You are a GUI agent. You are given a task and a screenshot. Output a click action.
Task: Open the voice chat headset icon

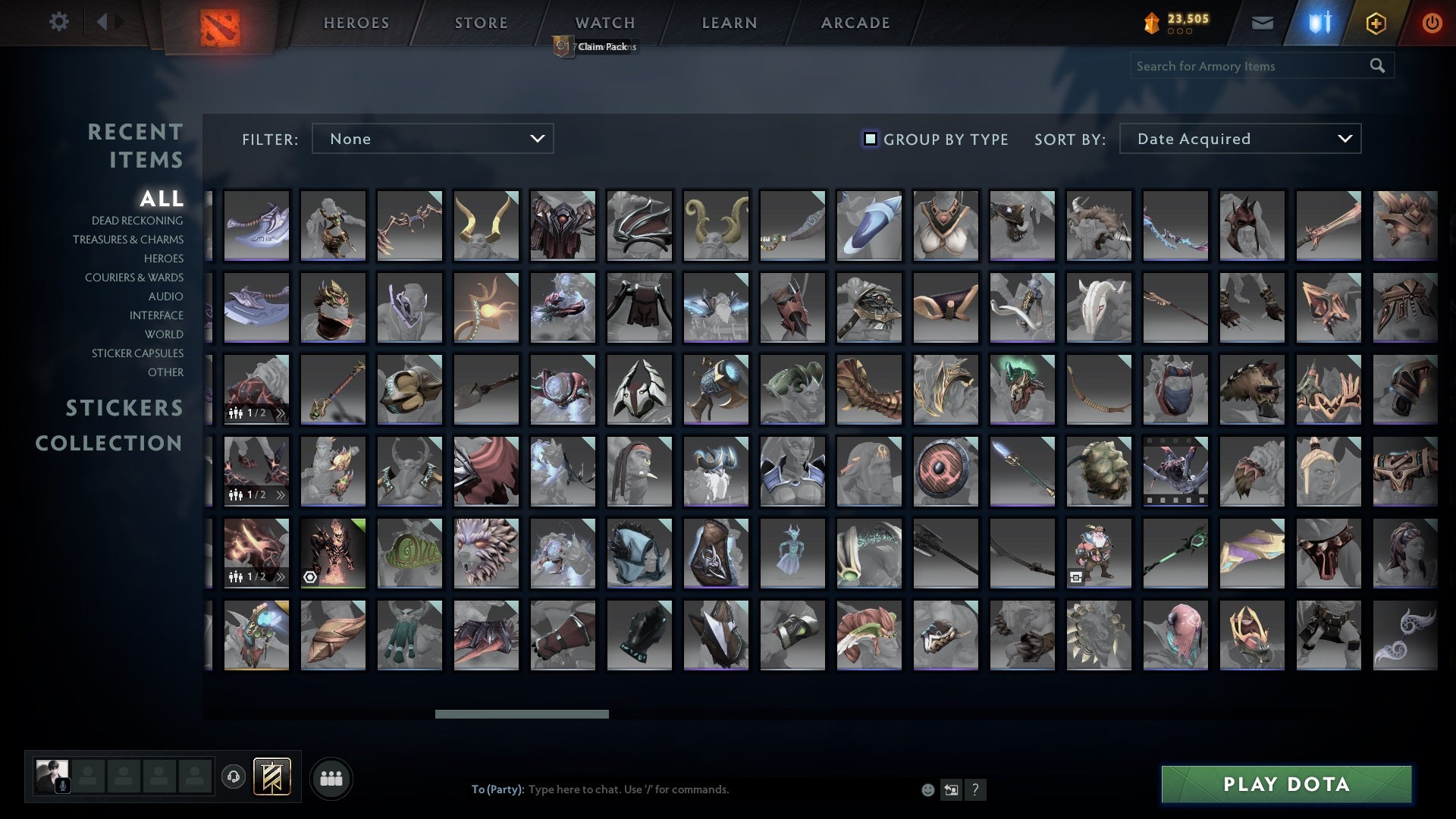tap(235, 777)
